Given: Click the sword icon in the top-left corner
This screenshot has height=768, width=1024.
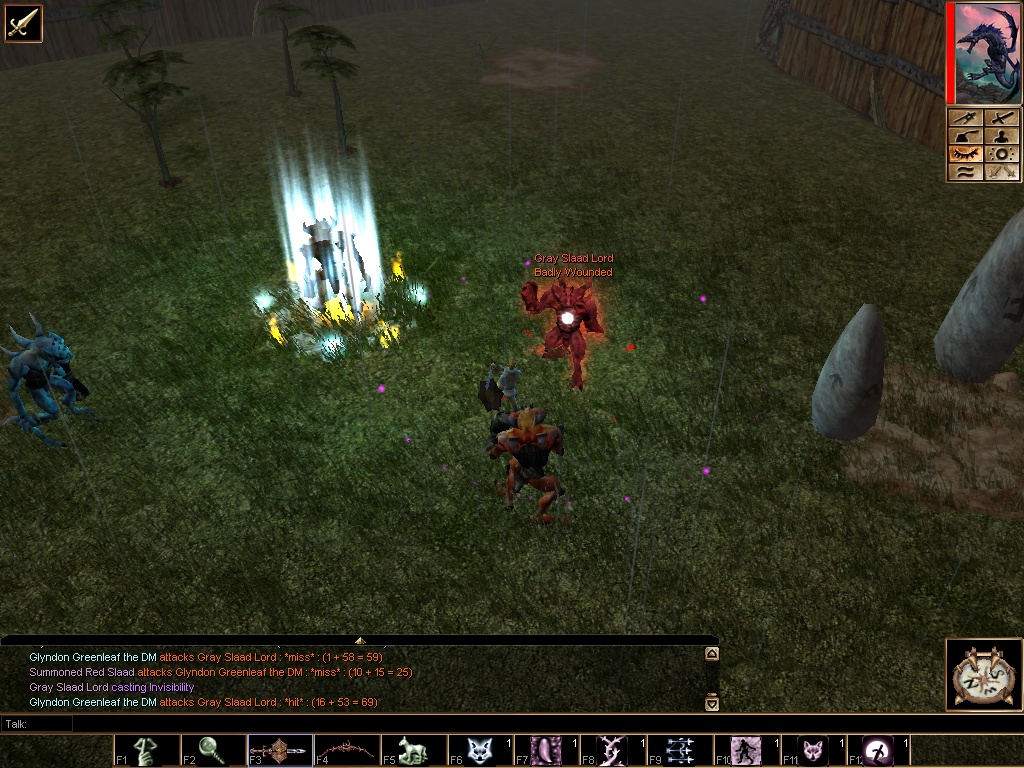Looking at the screenshot, I should pyautogui.click(x=23, y=23).
